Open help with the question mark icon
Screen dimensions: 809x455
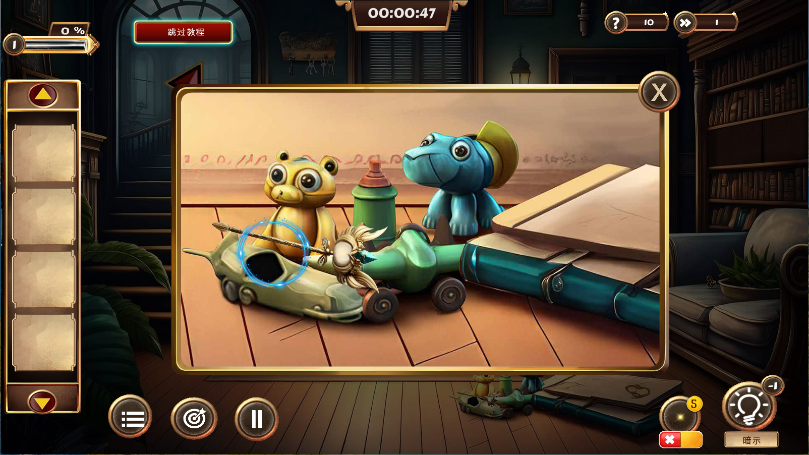tap(617, 22)
